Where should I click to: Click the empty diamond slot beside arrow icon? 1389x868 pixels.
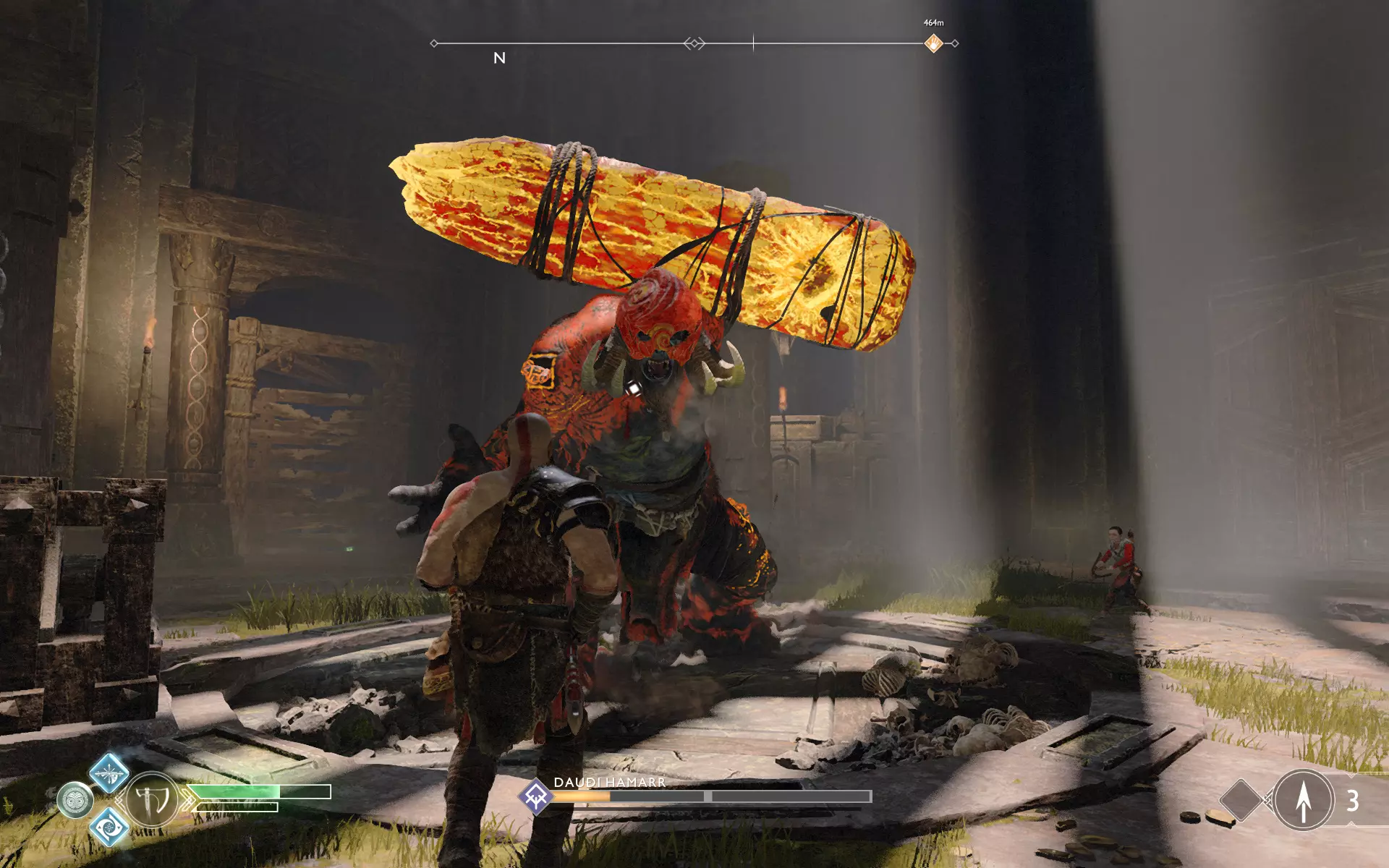[1241, 800]
